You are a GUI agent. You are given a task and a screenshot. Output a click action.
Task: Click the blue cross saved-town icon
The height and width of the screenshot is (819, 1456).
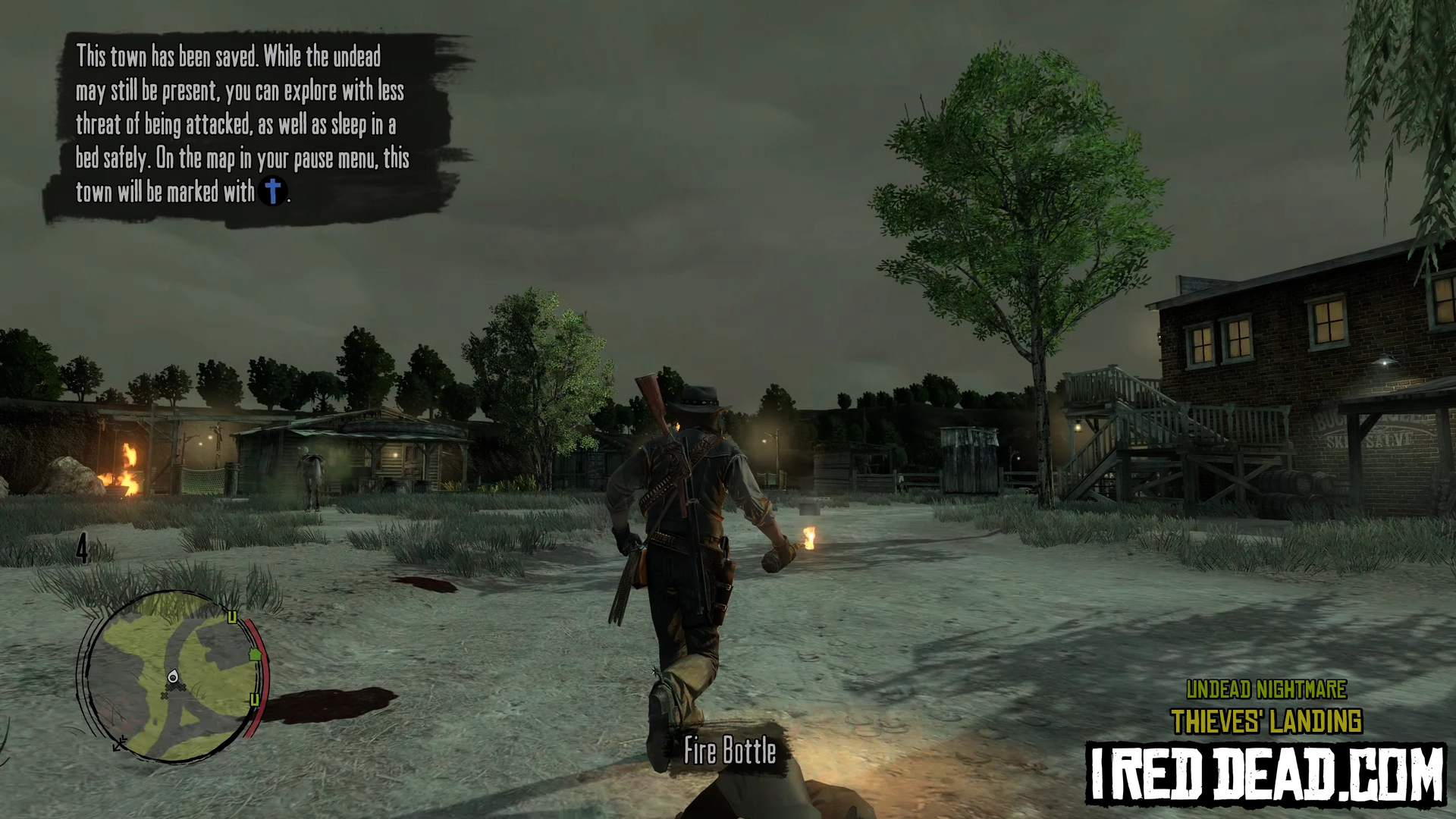point(272,190)
